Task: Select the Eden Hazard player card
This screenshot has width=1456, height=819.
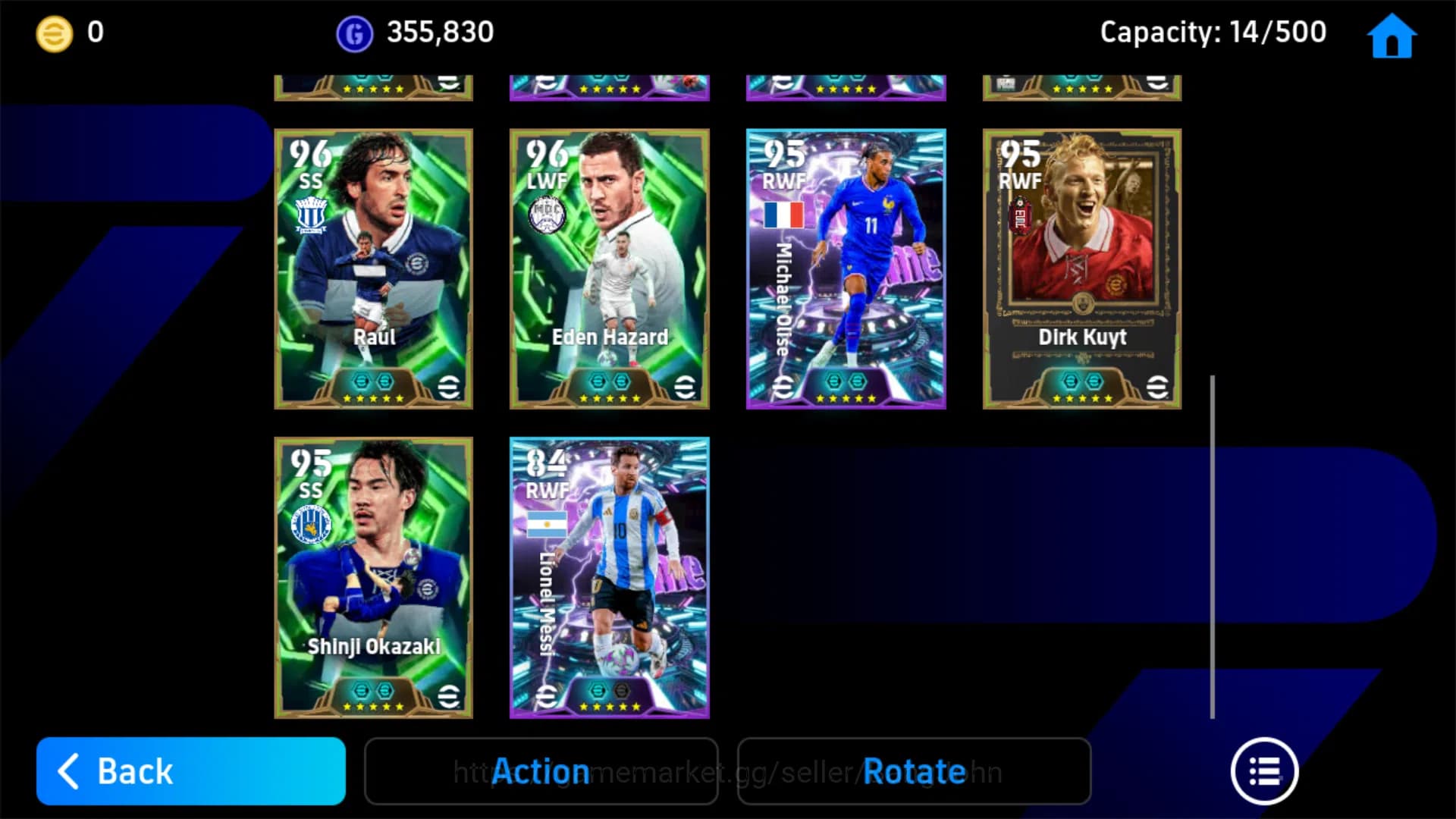Action: [608, 267]
